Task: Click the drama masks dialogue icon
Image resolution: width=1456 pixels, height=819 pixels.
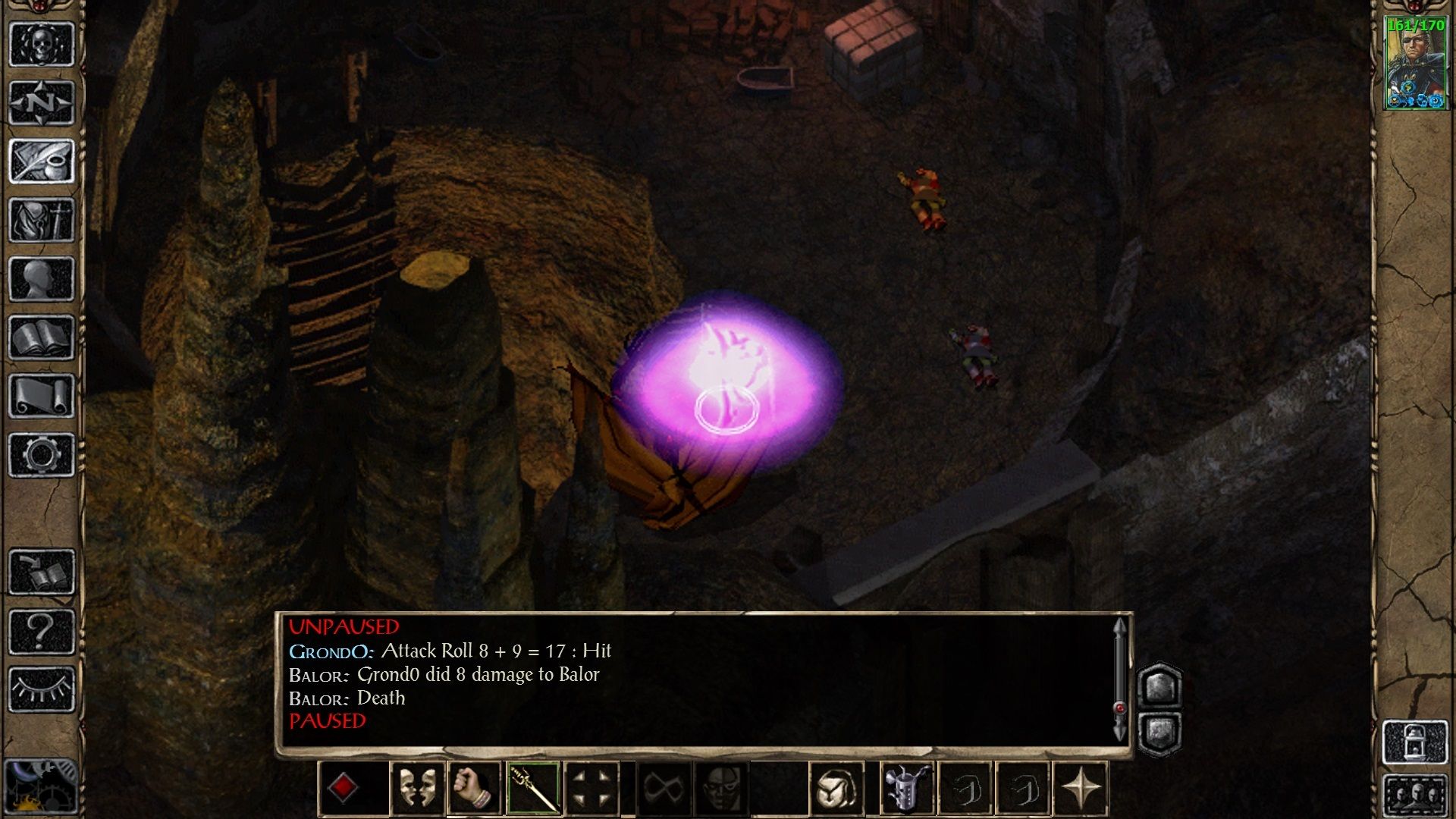Action: [x=416, y=788]
